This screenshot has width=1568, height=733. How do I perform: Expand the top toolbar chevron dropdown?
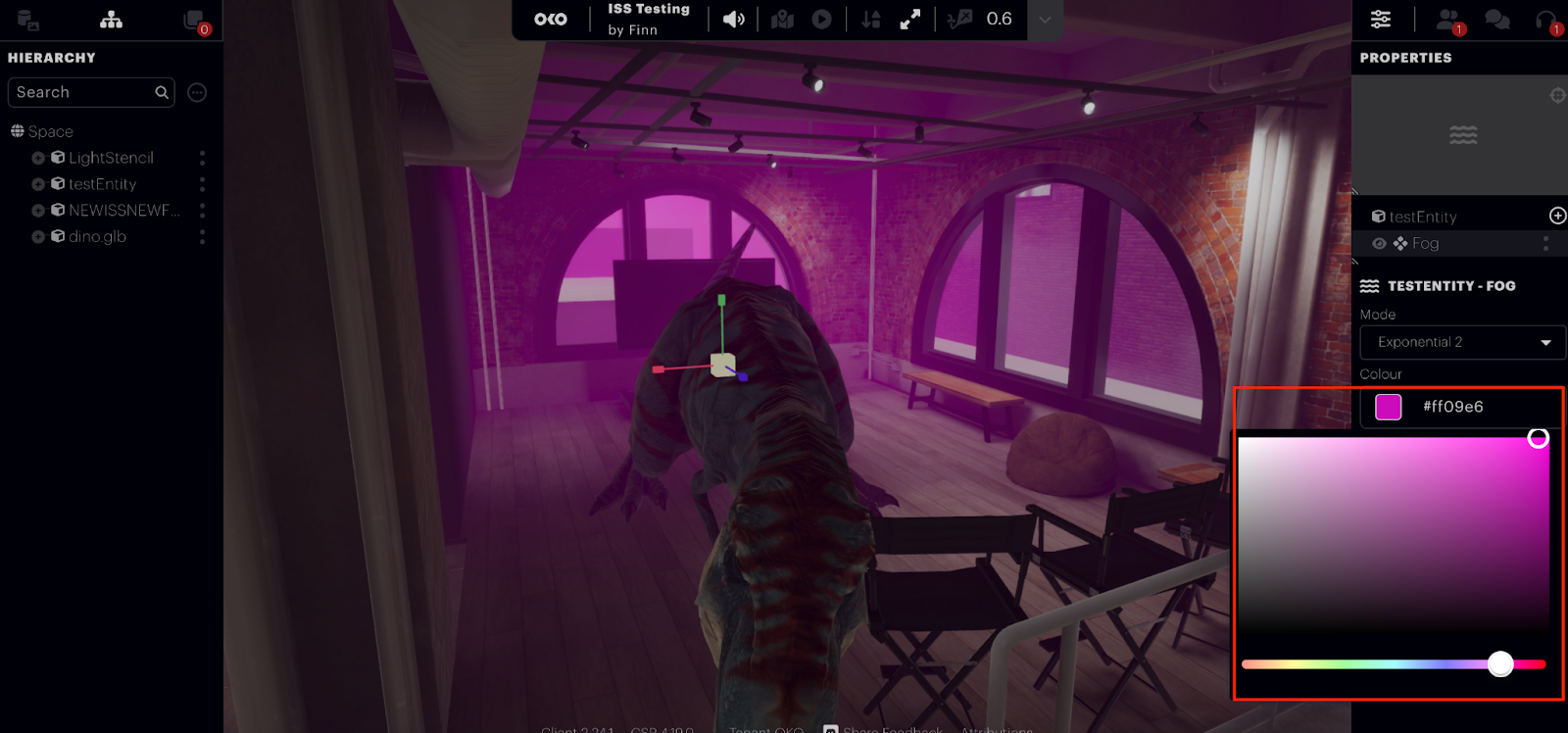(1045, 20)
